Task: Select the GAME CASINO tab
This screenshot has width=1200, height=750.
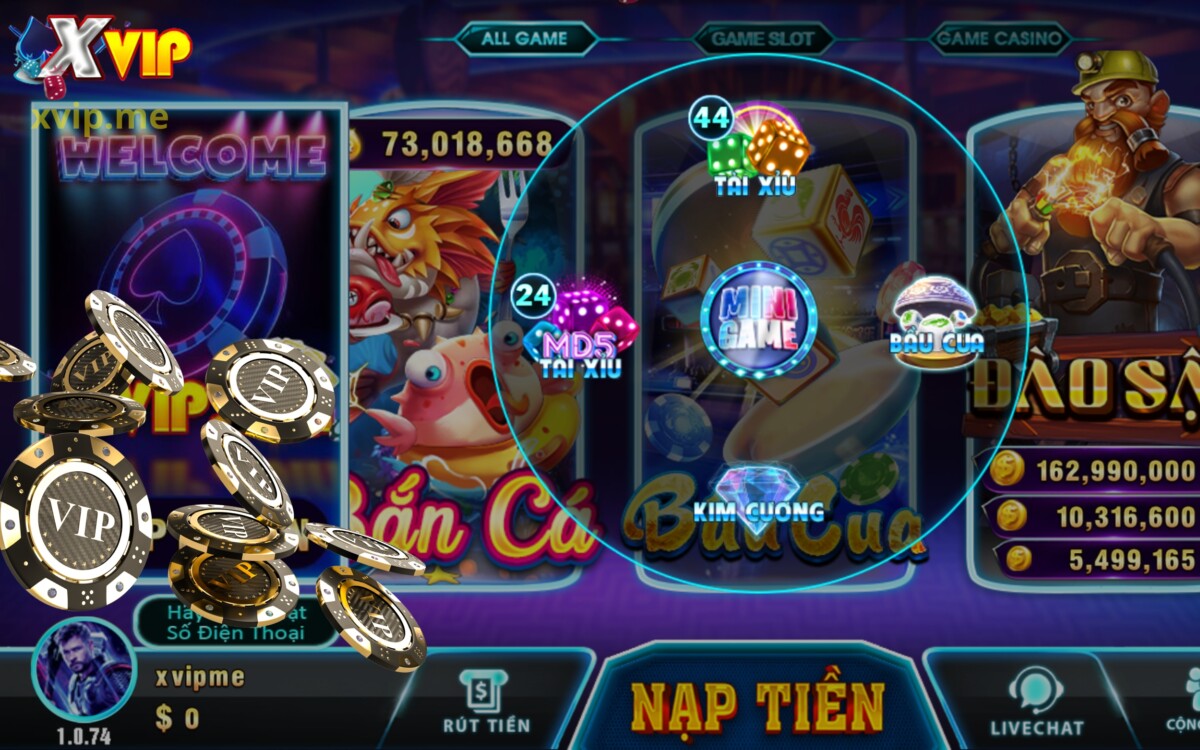Action: coord(997,39)
